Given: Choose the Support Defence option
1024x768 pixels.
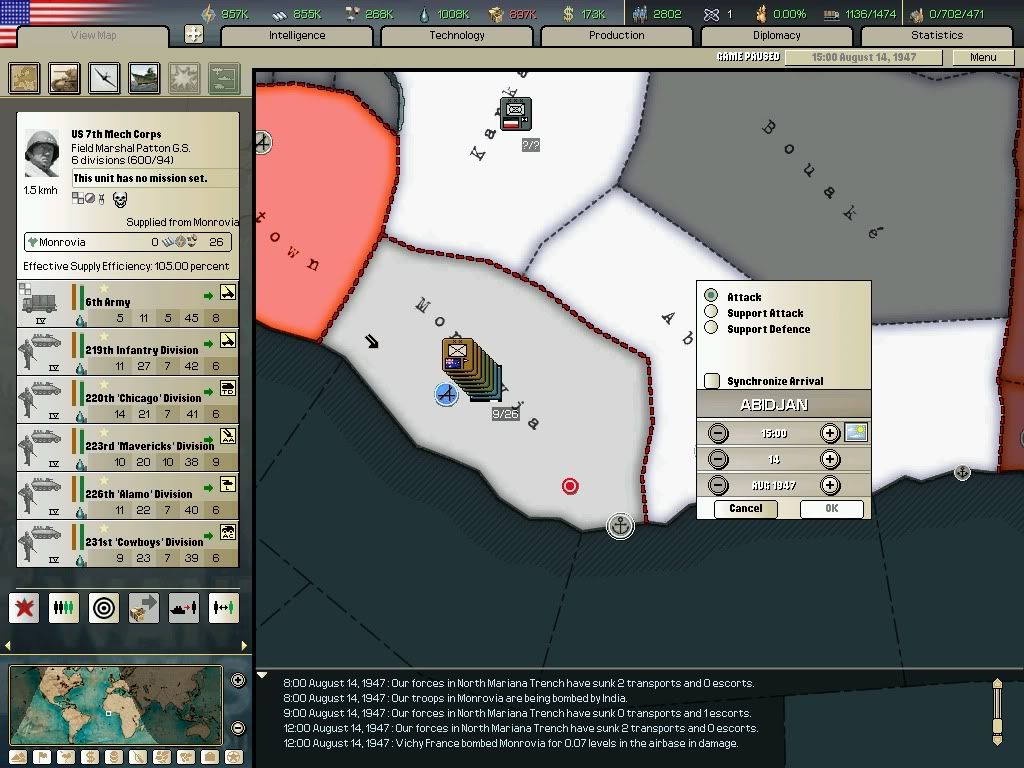Looking at the screenshot, I should tap(711, 329).
